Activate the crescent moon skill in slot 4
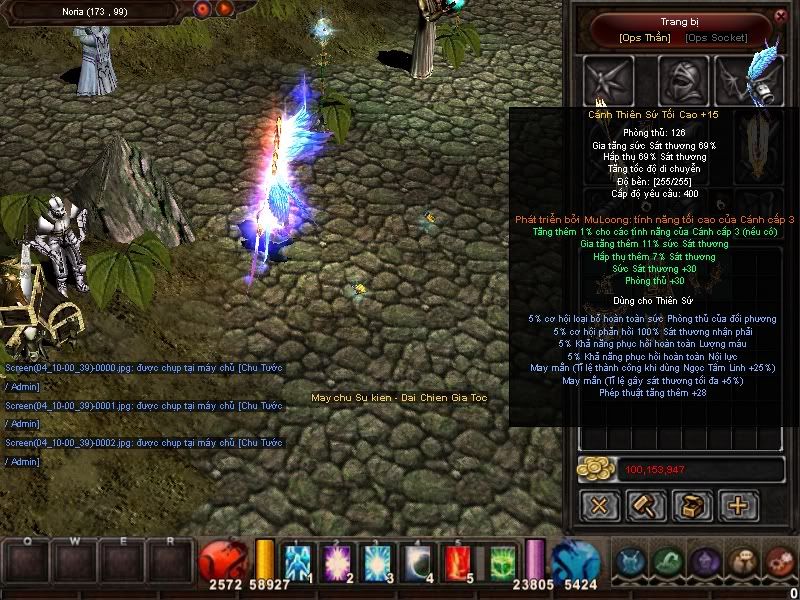The image size is (800, 600). pos(417,562)
